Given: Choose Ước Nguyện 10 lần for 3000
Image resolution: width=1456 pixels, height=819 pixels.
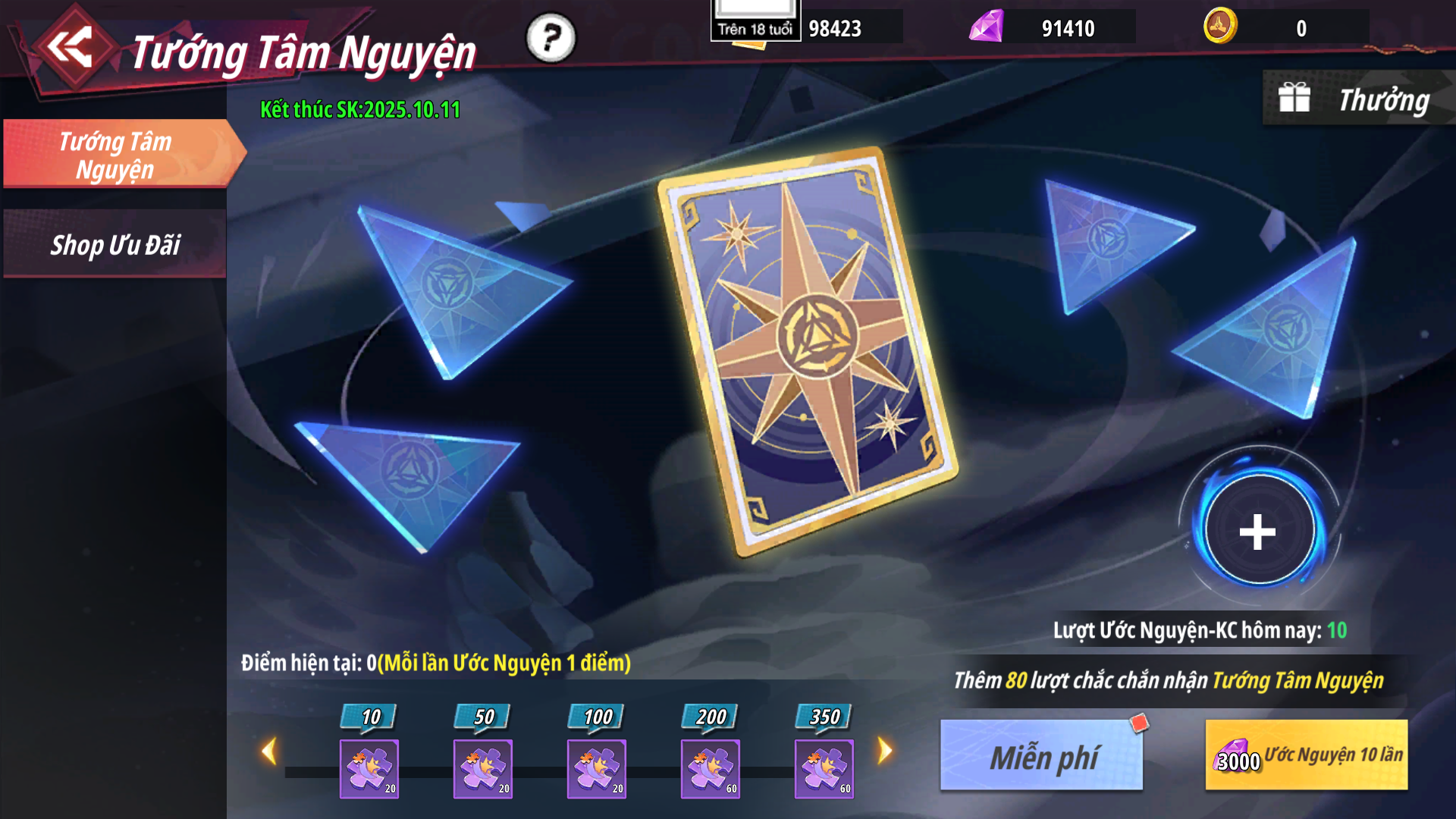Looking at the screenshot, I should click(x=1306, y=755).
